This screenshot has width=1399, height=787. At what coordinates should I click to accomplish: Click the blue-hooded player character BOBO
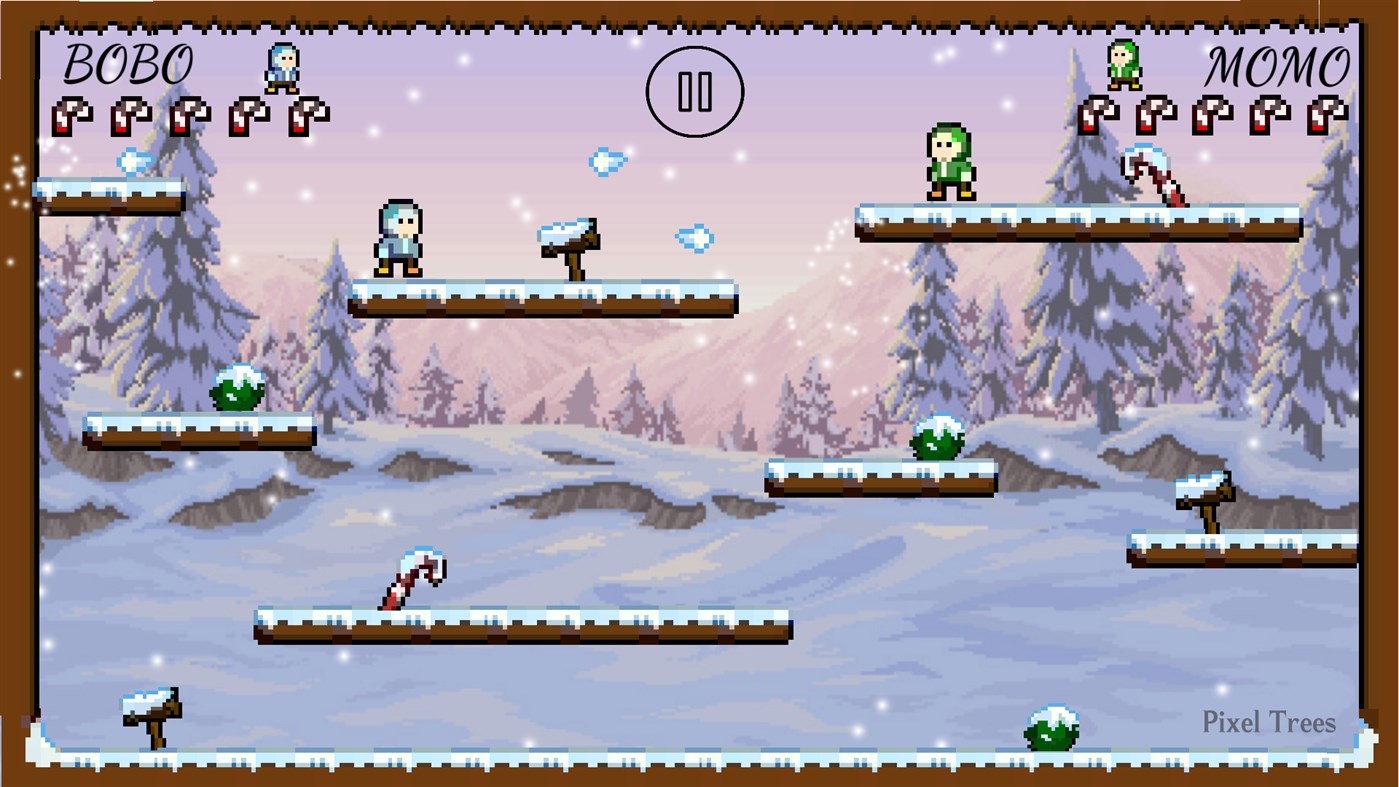(x=399, y=238)
